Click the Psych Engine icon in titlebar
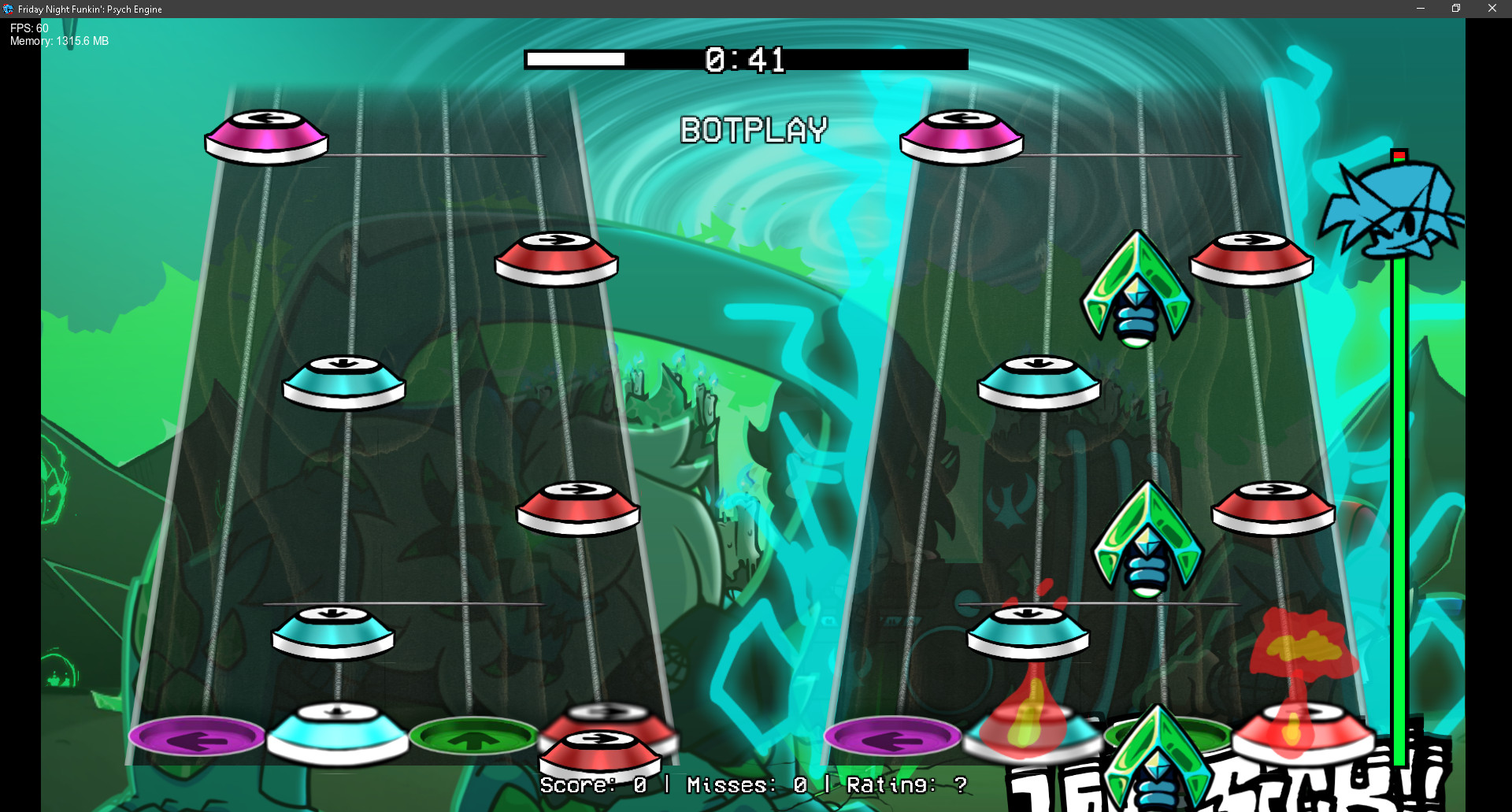1512x812 pixels. [x=8, y=8]
